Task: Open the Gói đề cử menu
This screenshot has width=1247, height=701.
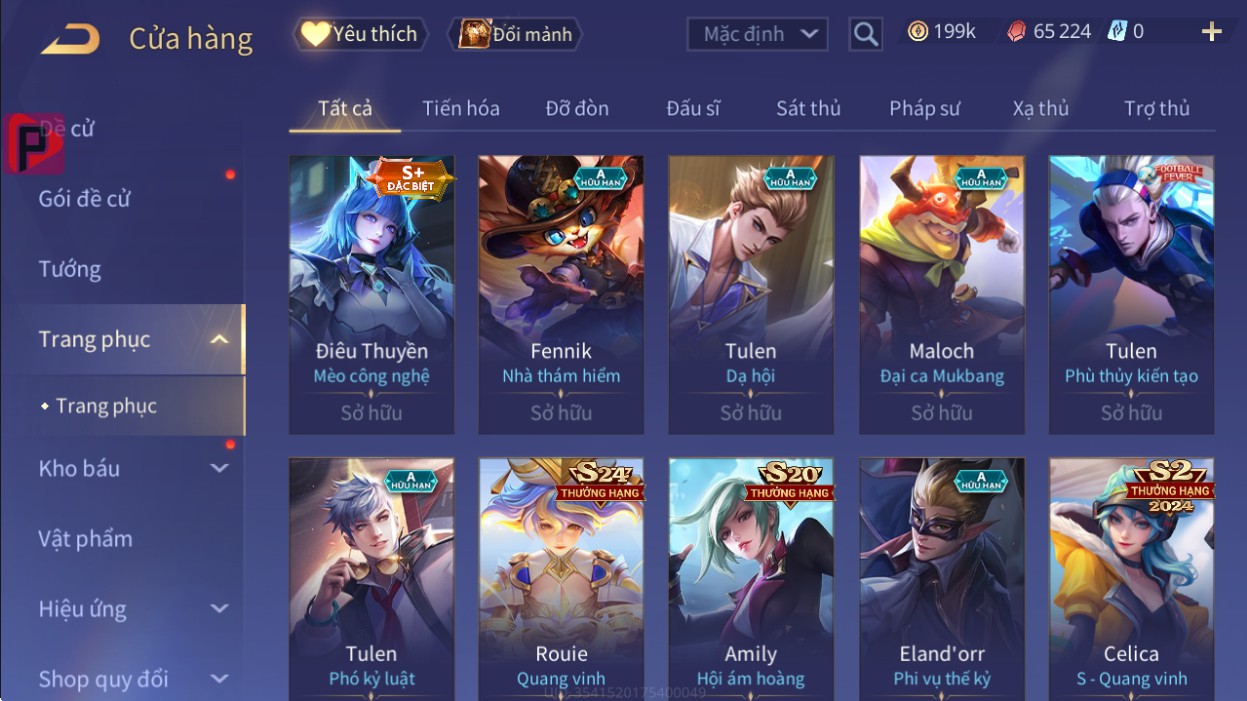Action: tap(85, 198)
